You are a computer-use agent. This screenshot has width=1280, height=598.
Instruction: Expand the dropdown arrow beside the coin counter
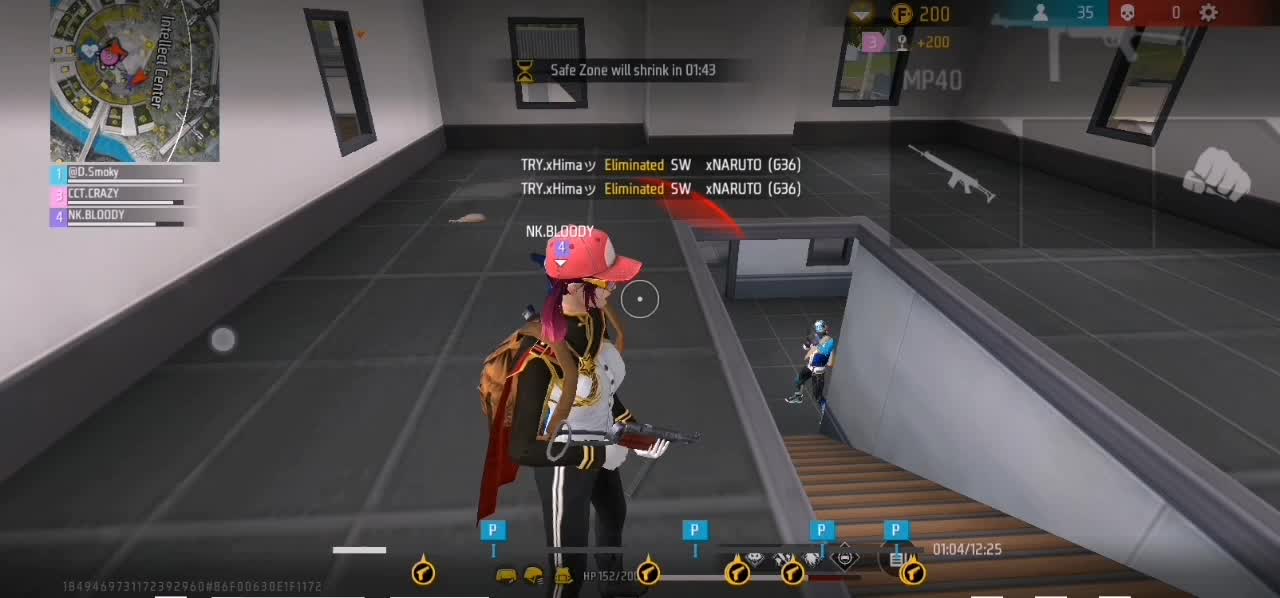coord(861,13)
